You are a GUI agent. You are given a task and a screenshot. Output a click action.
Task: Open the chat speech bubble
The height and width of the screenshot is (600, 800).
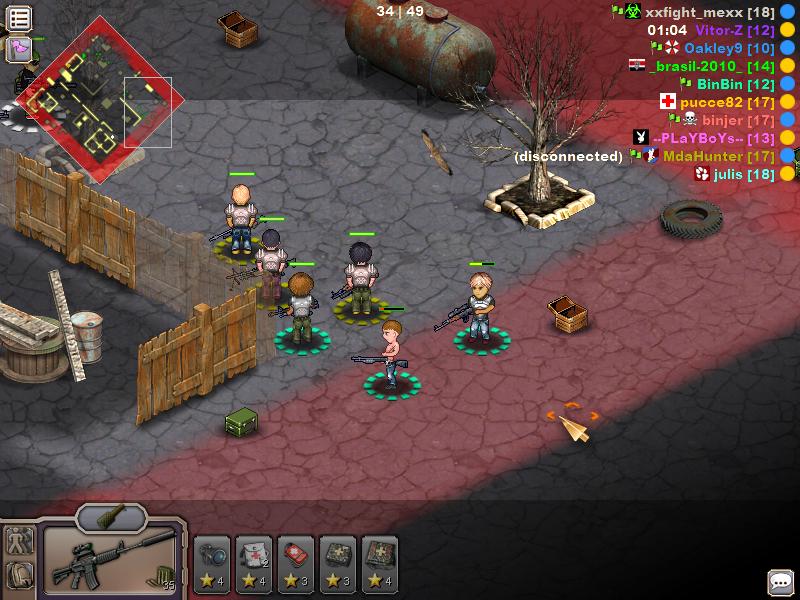(x=780, y=581)
